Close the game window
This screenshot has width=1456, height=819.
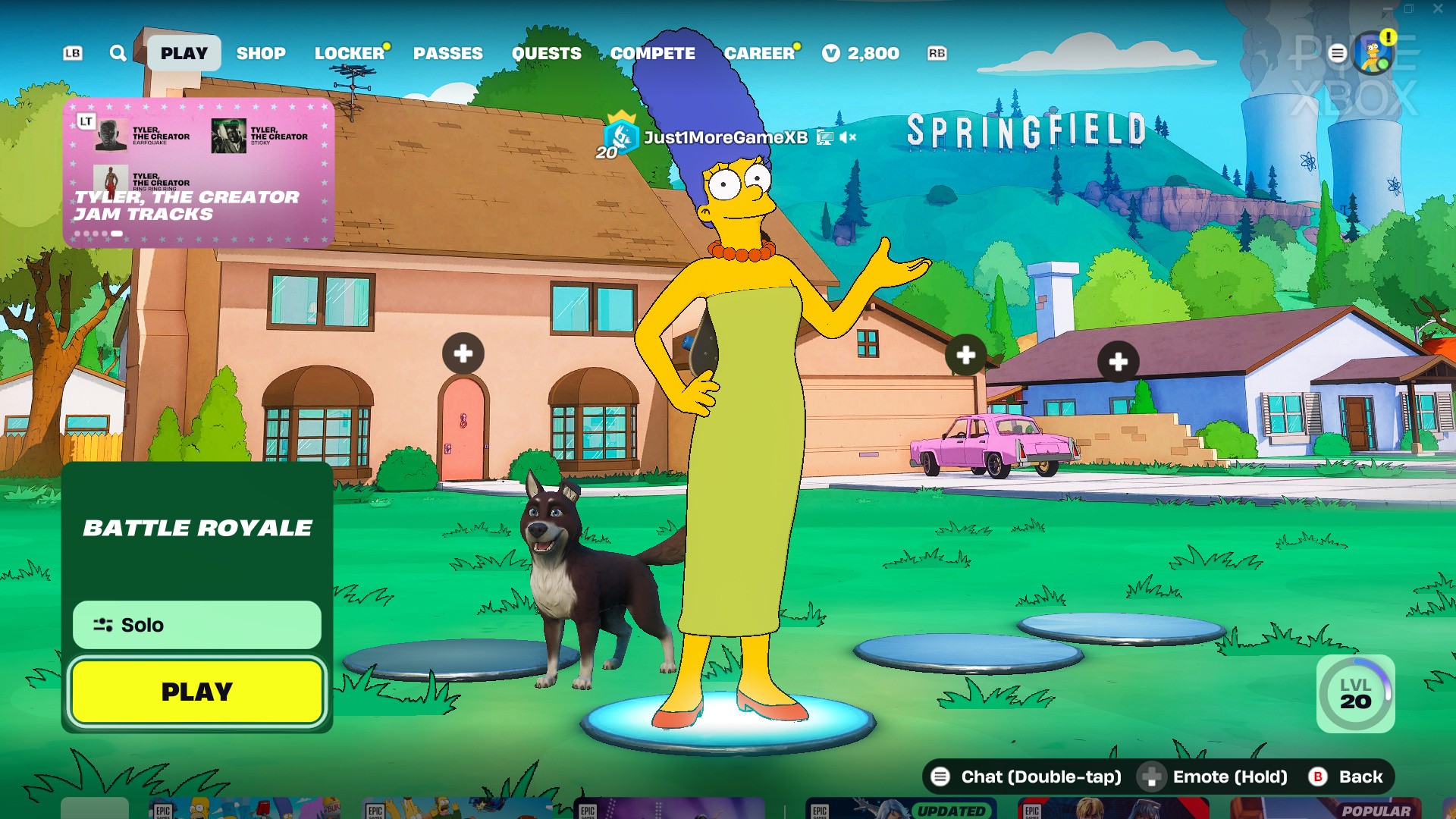pos(1438,9)
